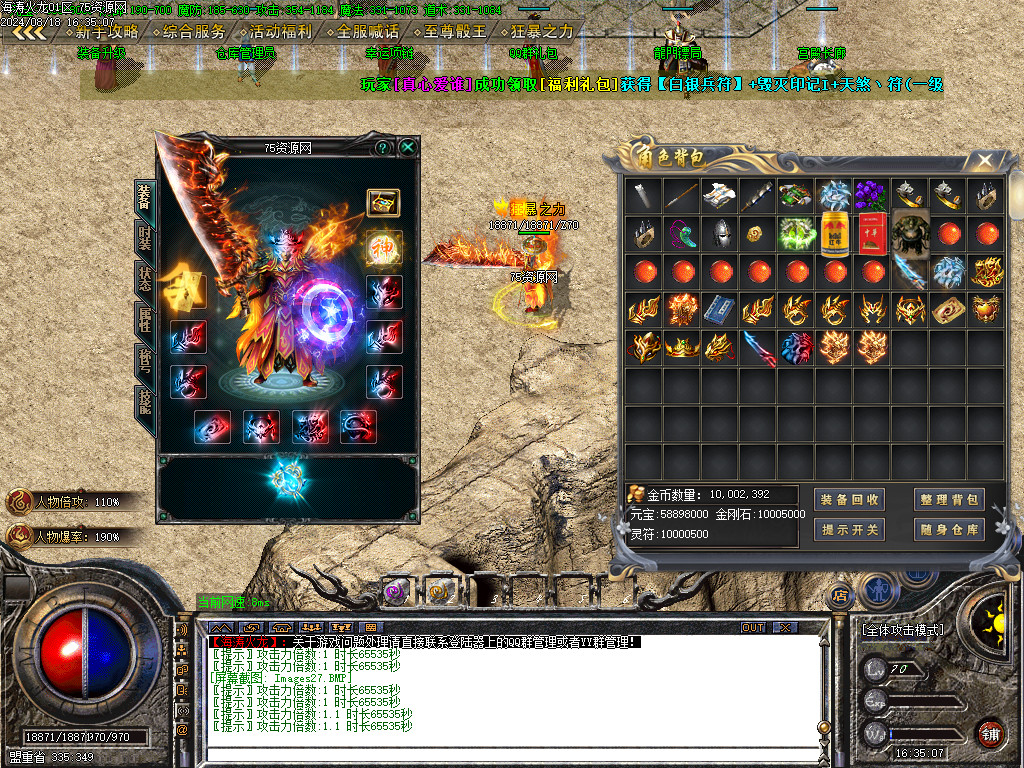Open the 综合服务 menu

tap(192, 31)
